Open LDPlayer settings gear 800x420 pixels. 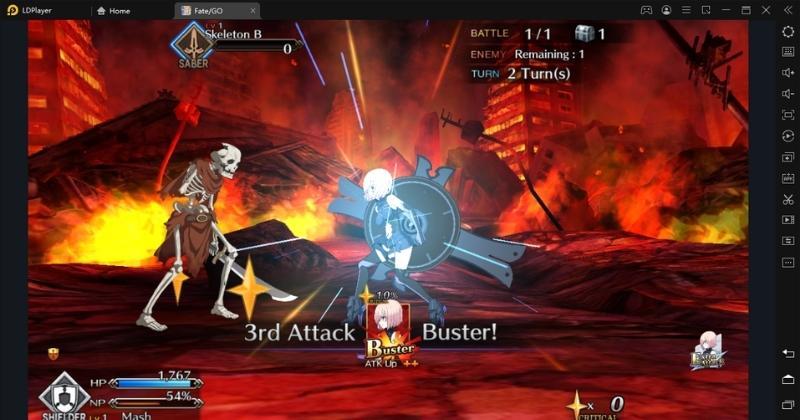[x=788, y=31]
